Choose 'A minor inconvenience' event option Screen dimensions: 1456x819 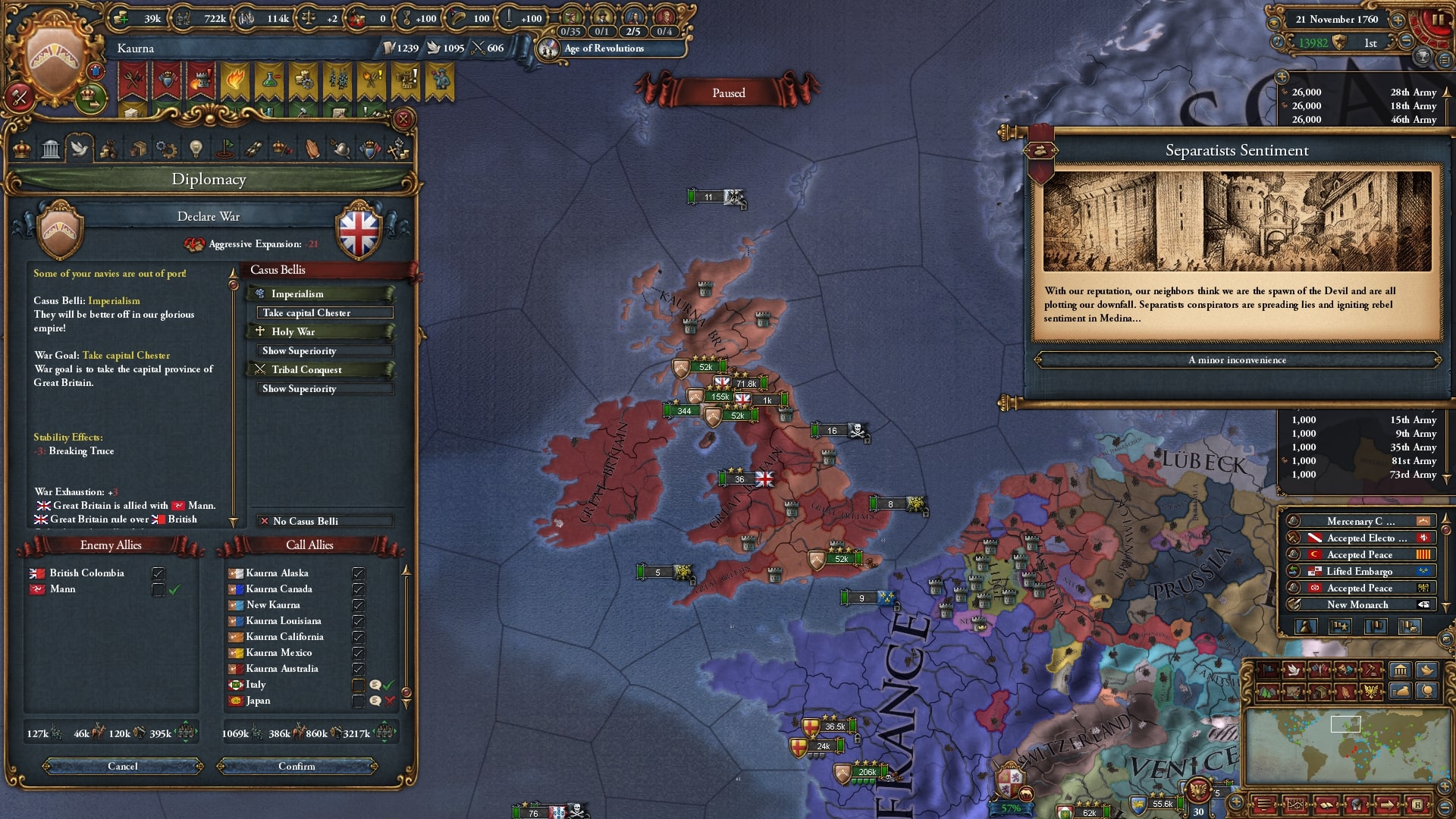(1237, 360)
